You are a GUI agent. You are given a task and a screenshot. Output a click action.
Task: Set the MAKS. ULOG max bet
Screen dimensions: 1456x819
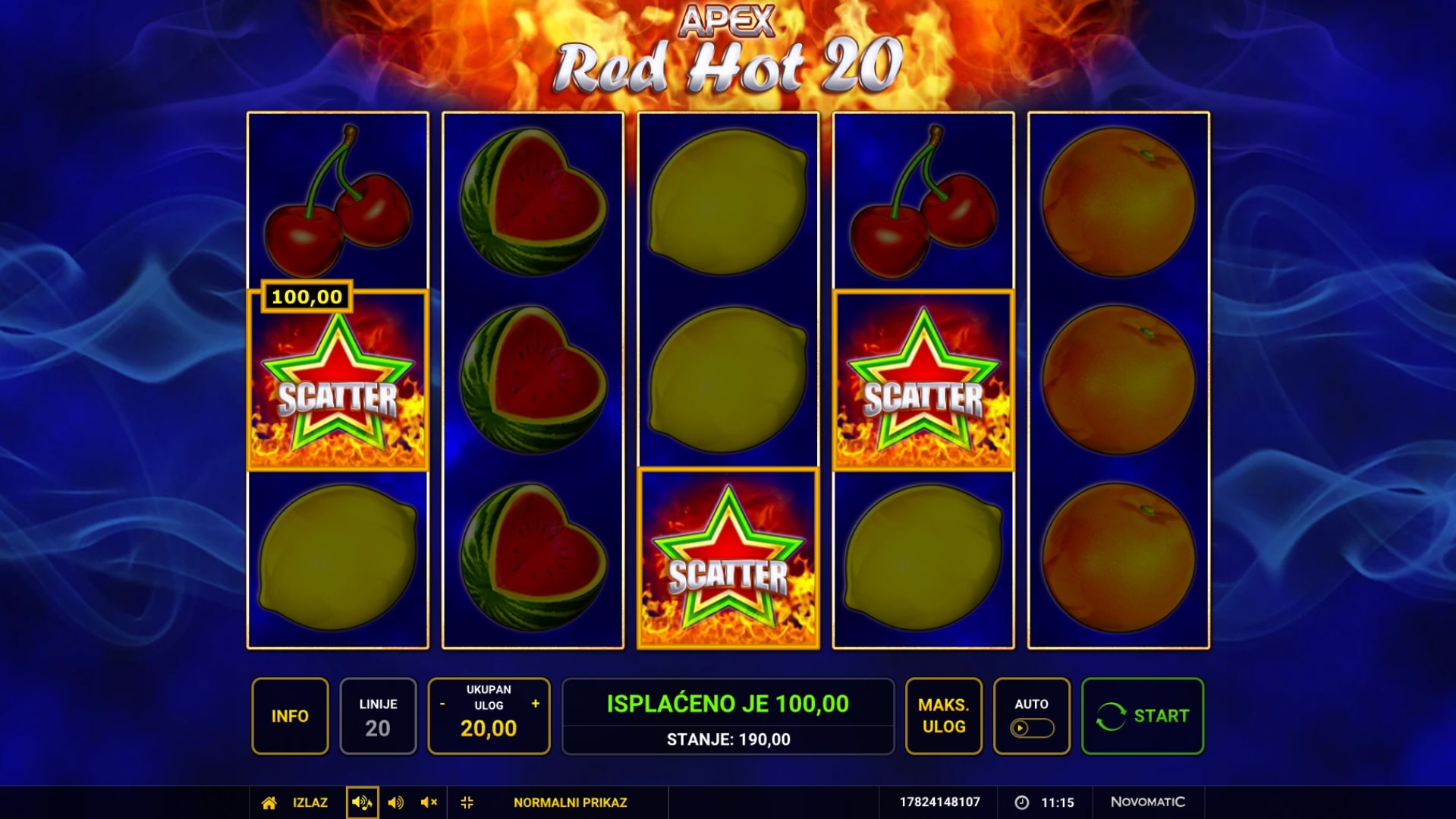coord(943,716)
